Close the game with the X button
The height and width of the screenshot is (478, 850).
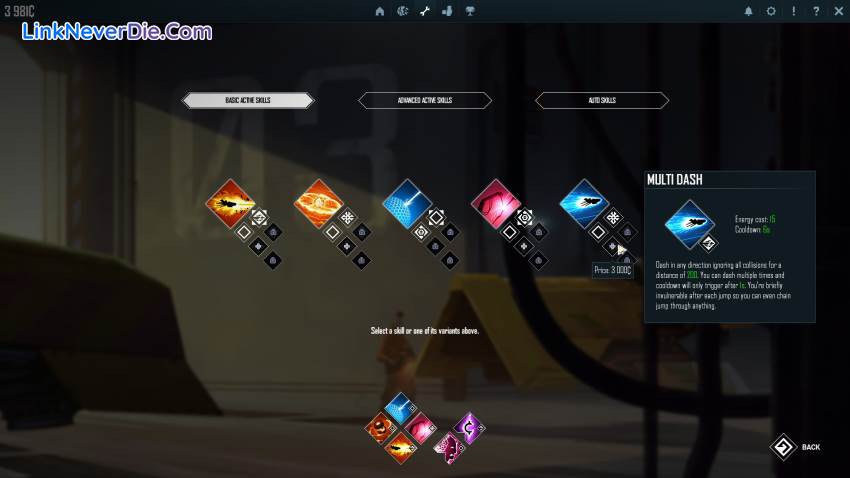[838, 11]
